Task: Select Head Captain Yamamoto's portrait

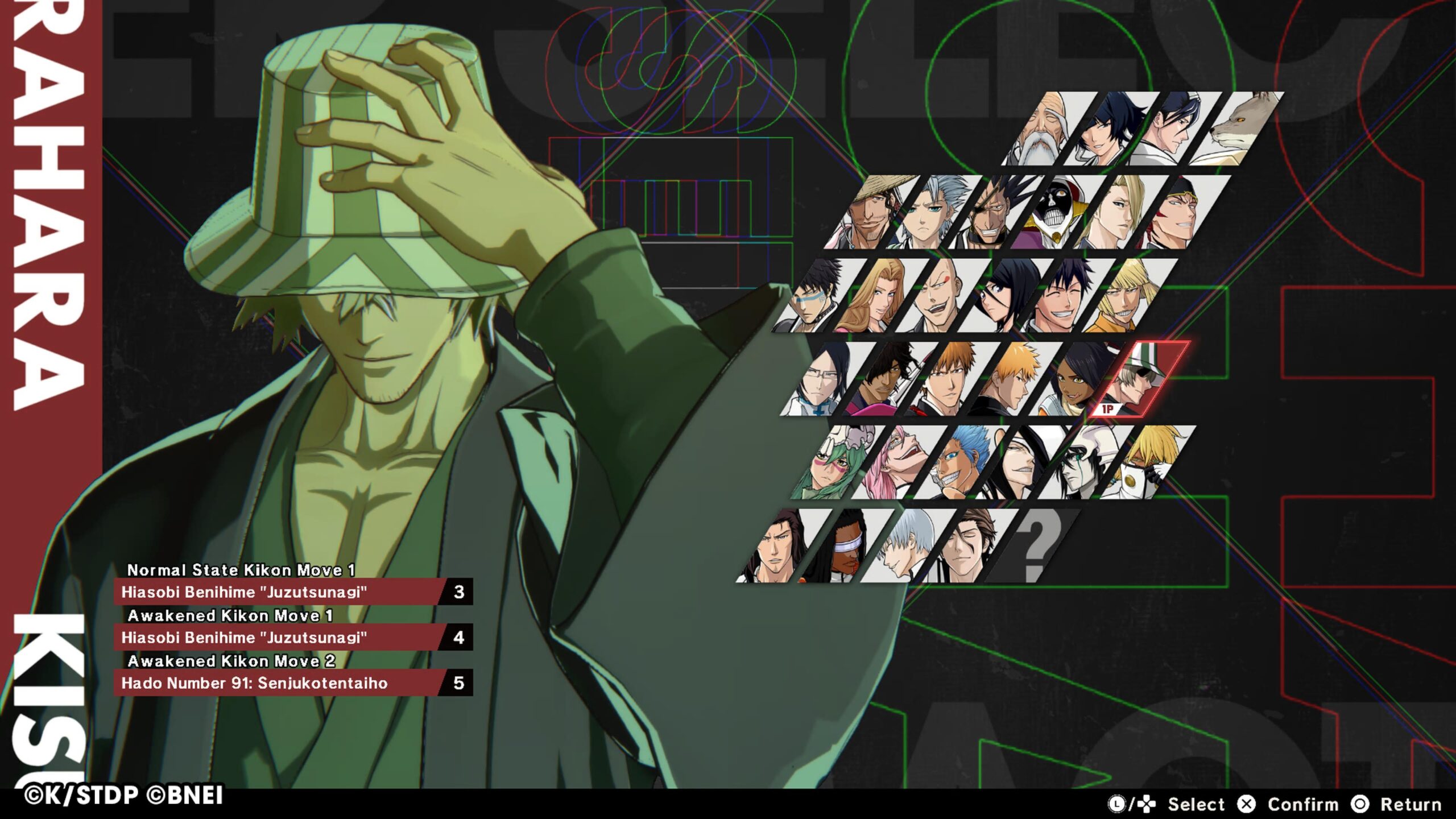Action: [1044, 131]
